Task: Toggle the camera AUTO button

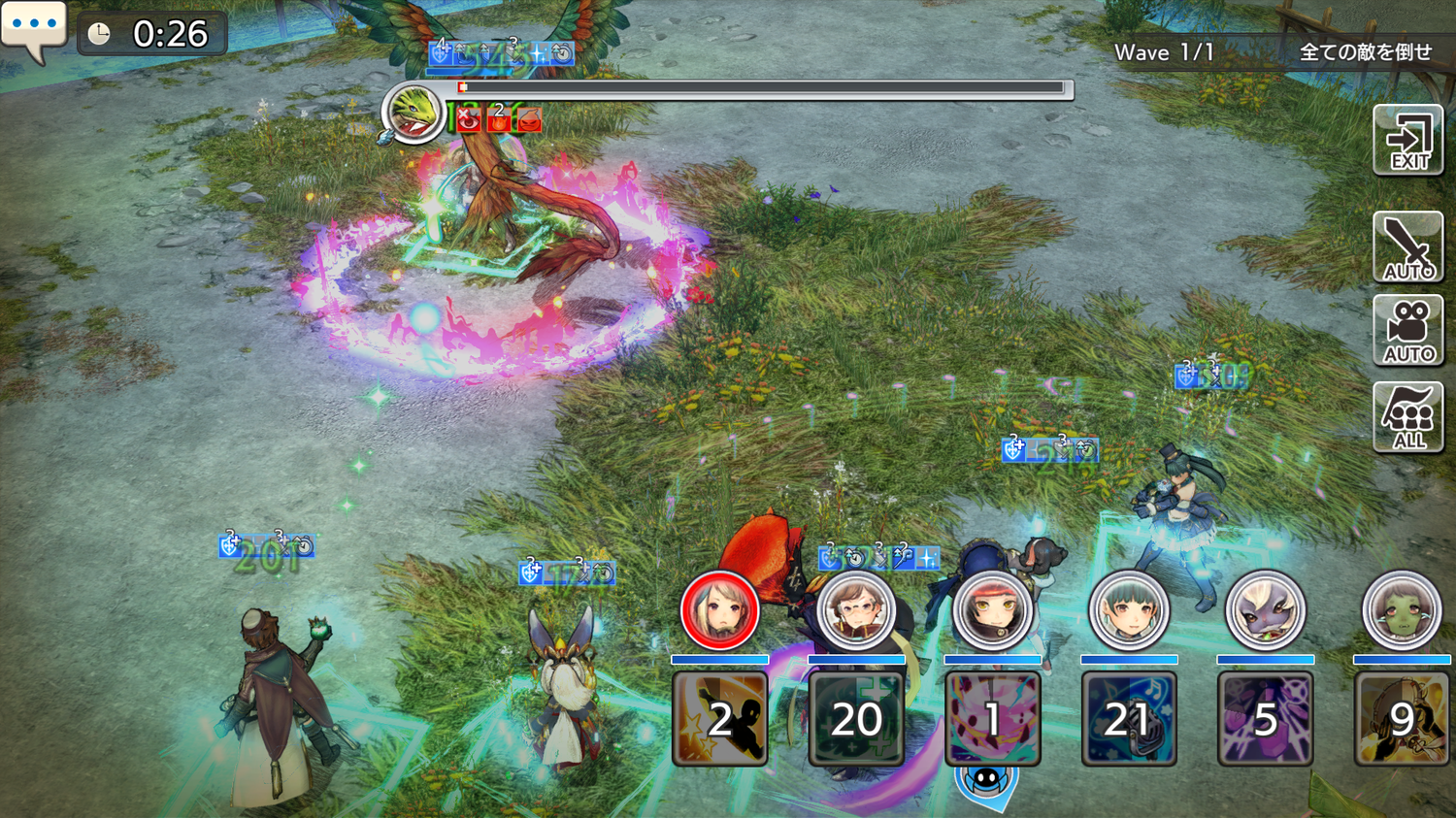Action: click(x=1407, y=331)
